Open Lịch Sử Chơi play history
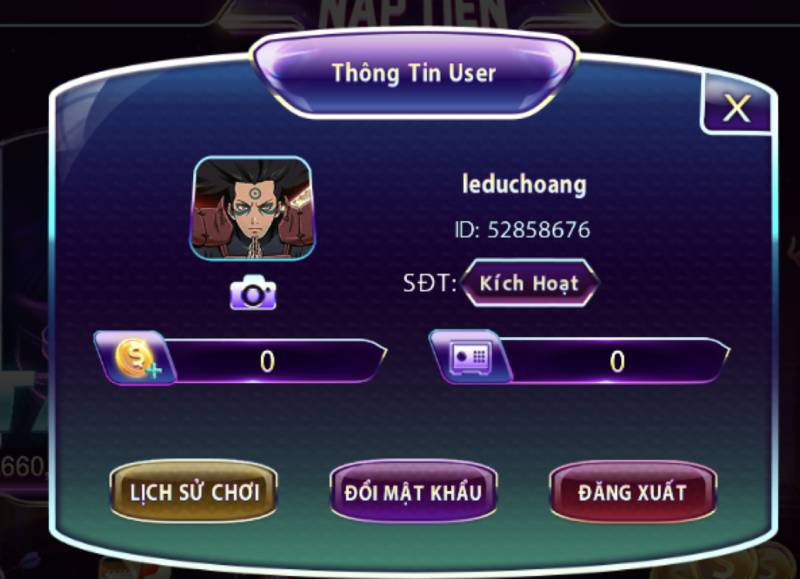The width and height of the screenshot is (800, 579). point(194,492)
